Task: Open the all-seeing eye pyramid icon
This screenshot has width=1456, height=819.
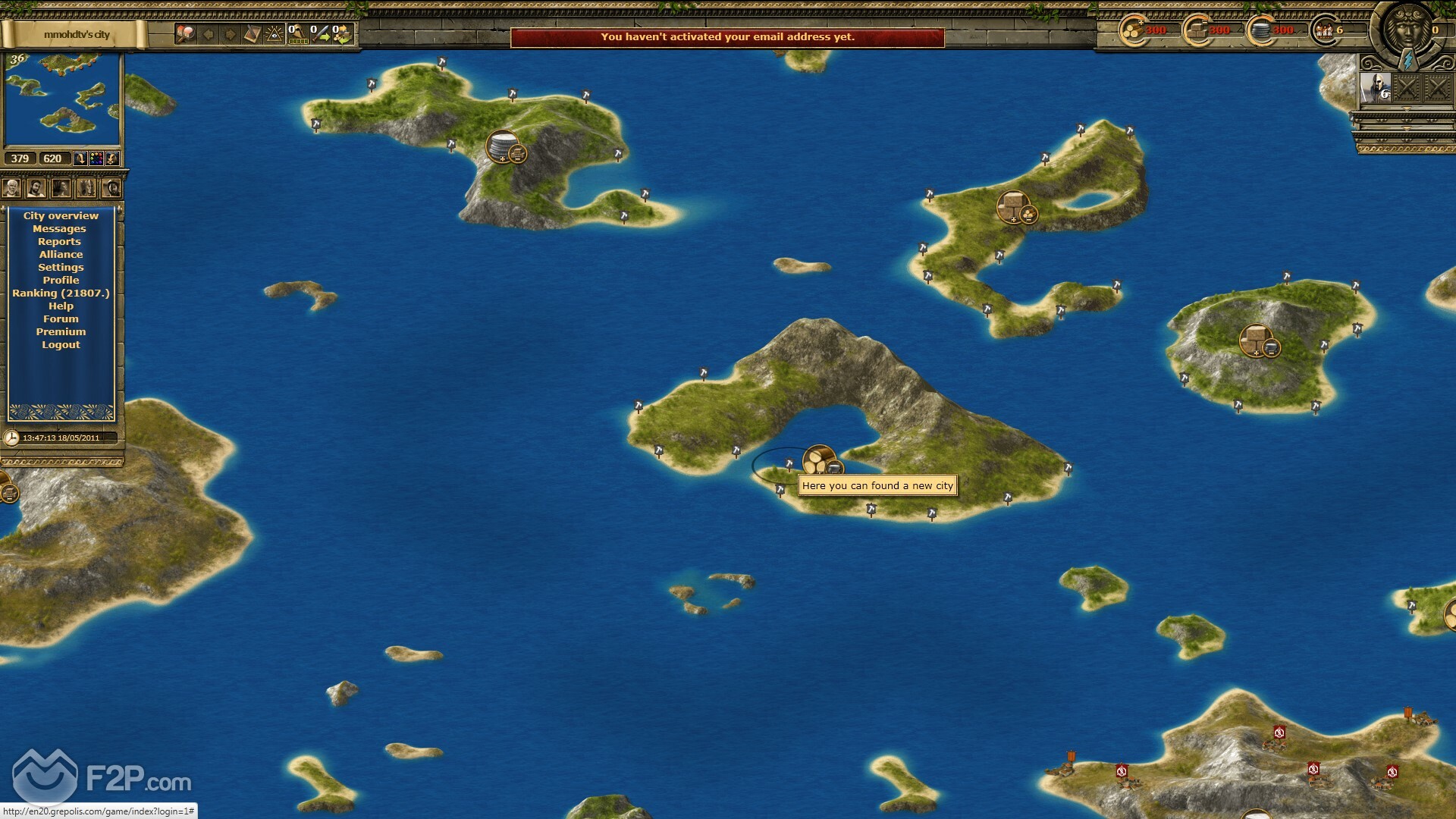Action: (x=274, y=34)
